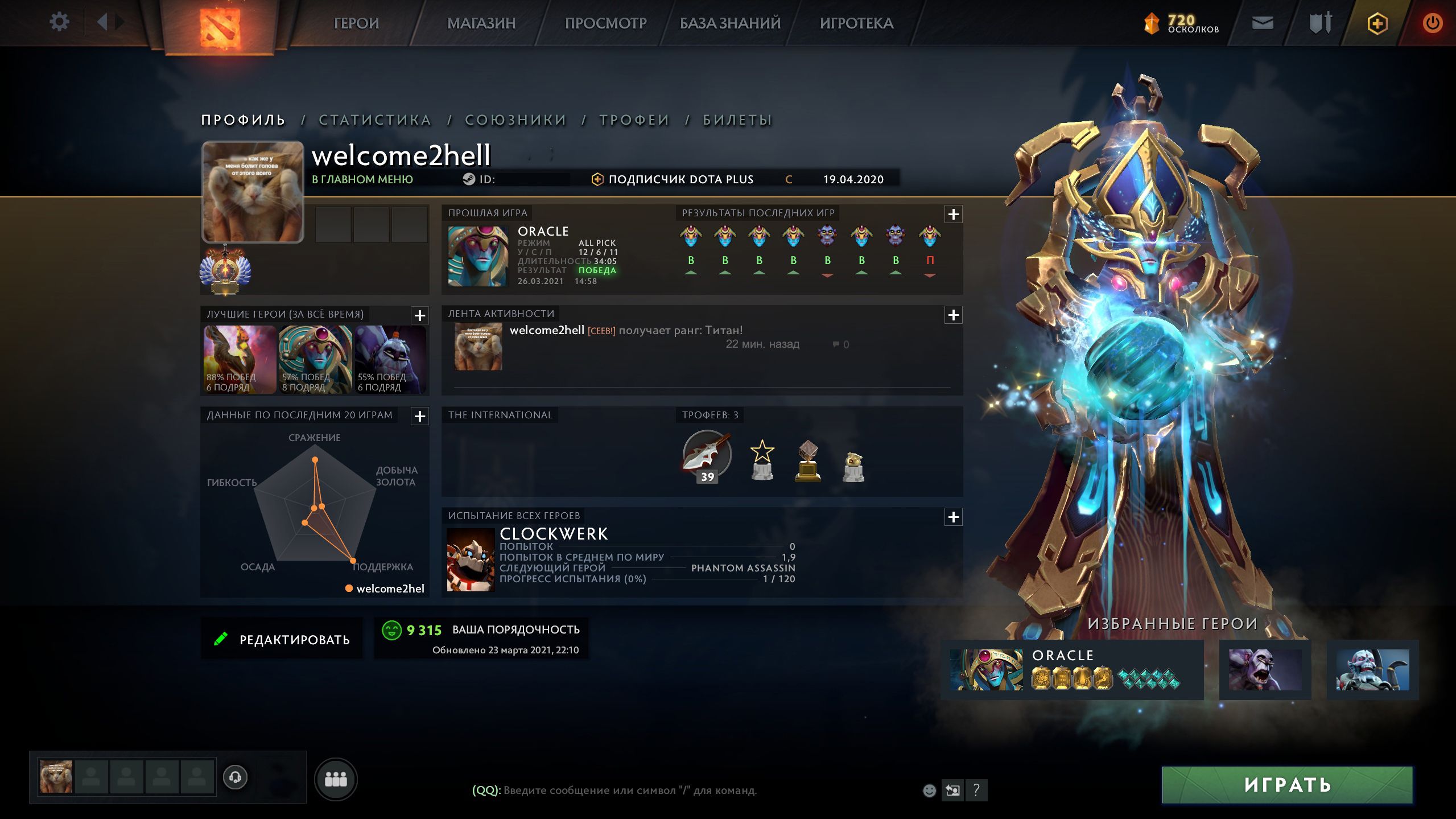Image resolution: width=1456 pixels, height=819 pixels.
Task: Open the Dota Plus gold icon
Action: pyautogui.click(x=1377, y=23)
